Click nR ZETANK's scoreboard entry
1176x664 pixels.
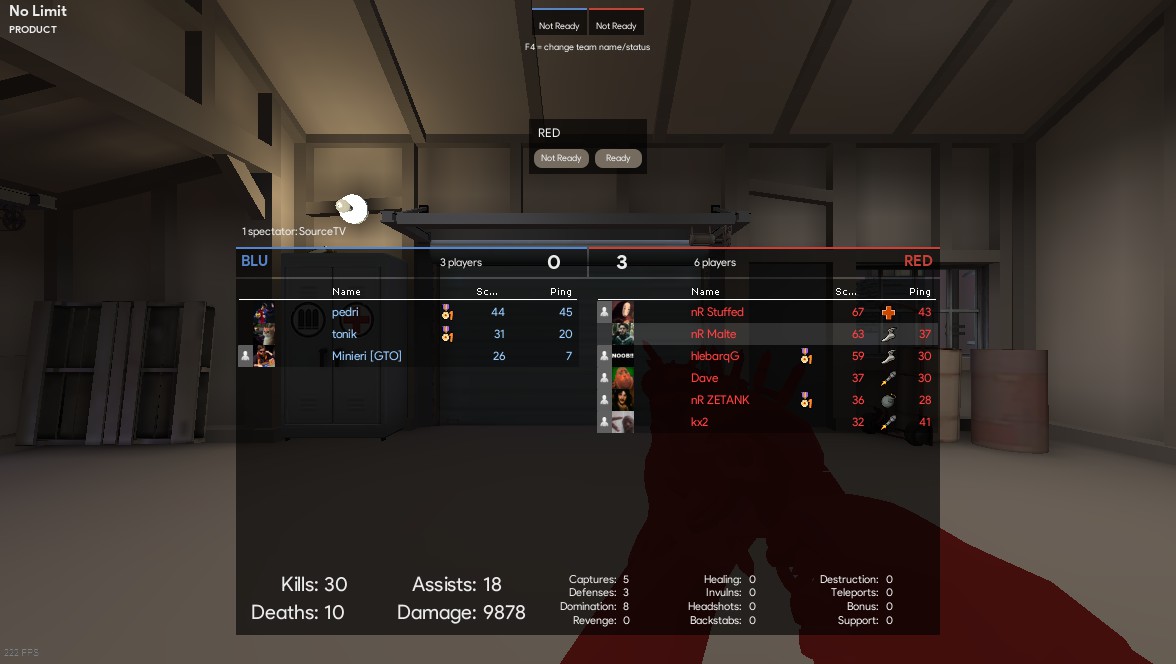(x=720, y=400)
